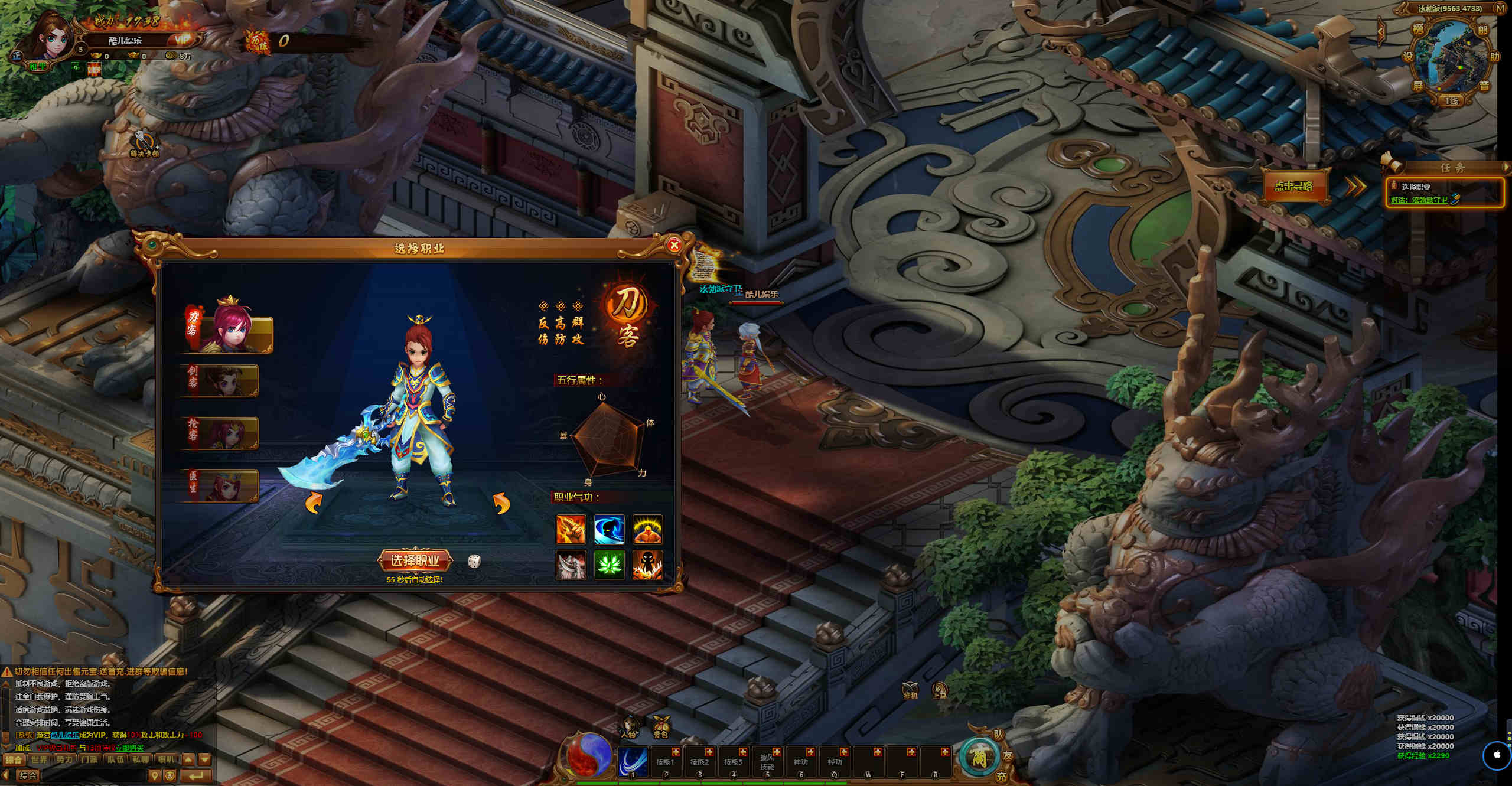The width and height of the screenshot is (1512, 786).
Task: Confirm with the 选择职业 button
Action: 415,560
